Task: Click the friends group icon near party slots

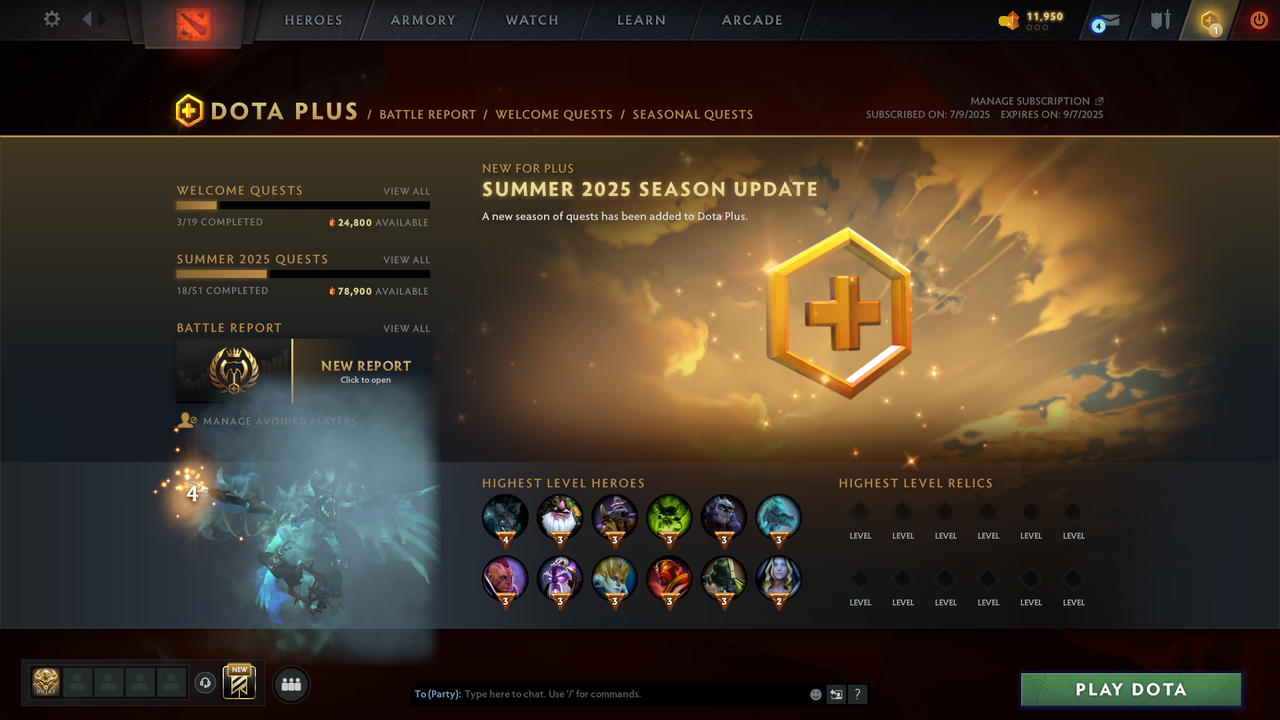Action: pos(290,684)
